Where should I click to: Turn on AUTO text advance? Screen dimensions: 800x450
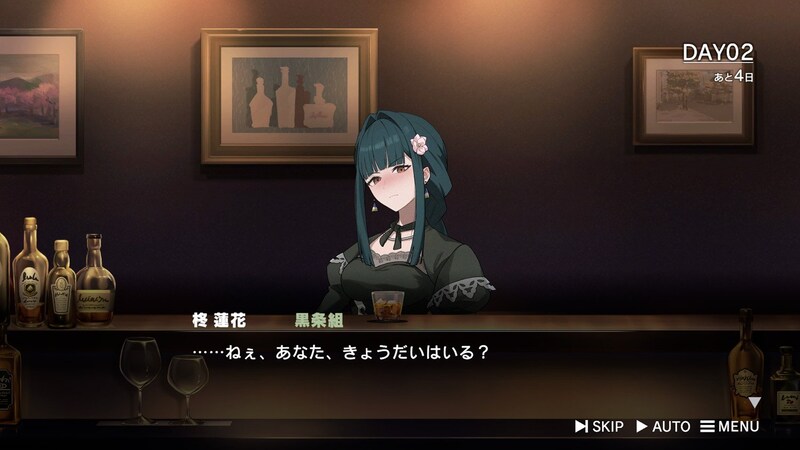coord(663,427)
